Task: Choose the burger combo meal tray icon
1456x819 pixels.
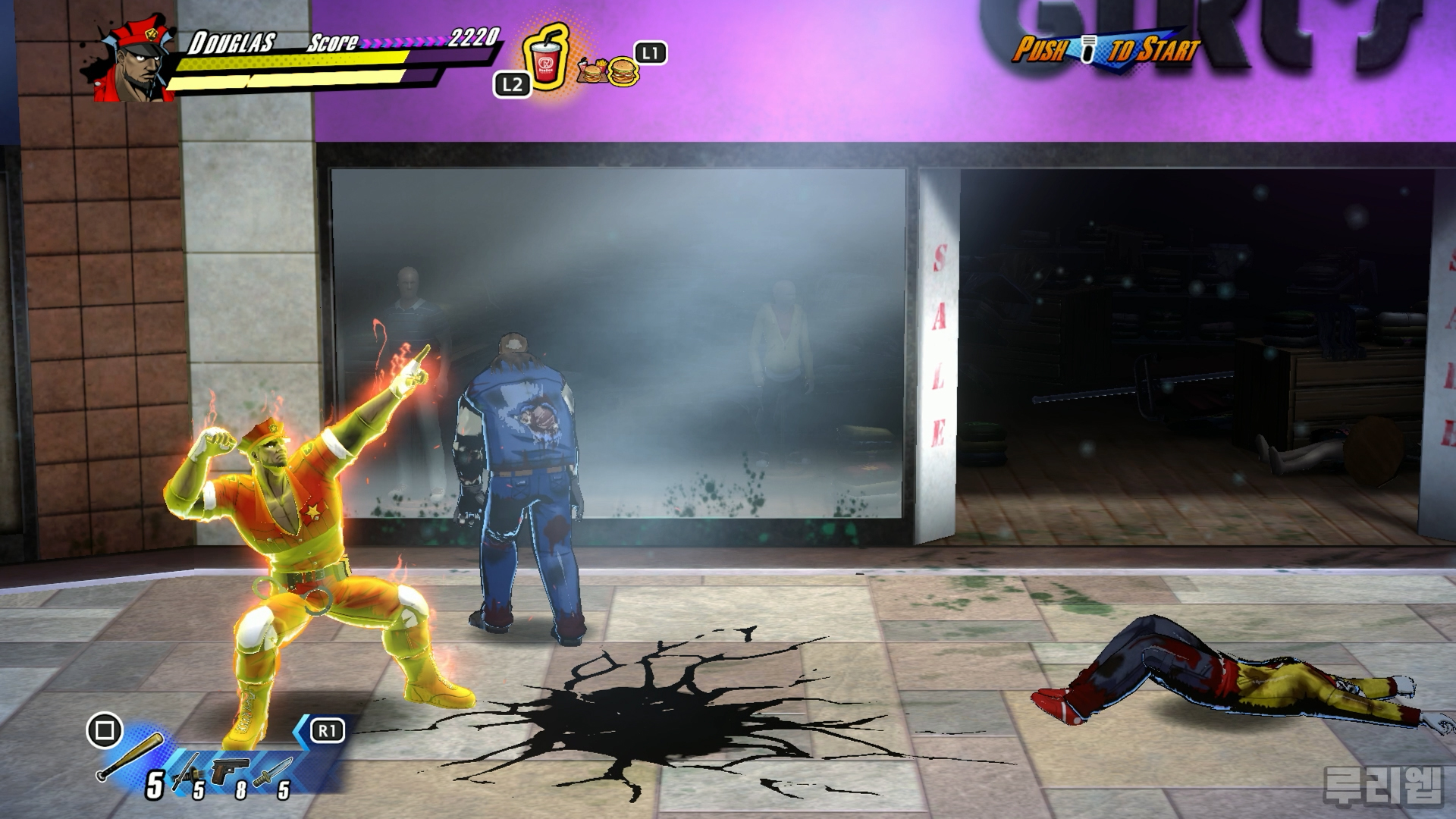Action: [591, 72]
